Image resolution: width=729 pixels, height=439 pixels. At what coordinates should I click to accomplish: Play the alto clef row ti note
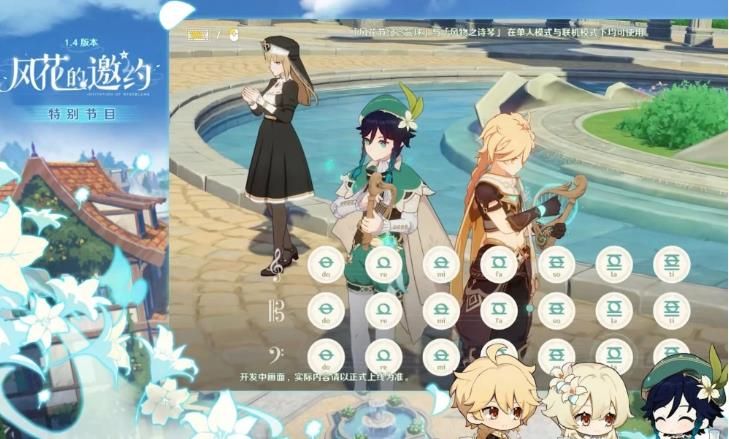[671, 311]
